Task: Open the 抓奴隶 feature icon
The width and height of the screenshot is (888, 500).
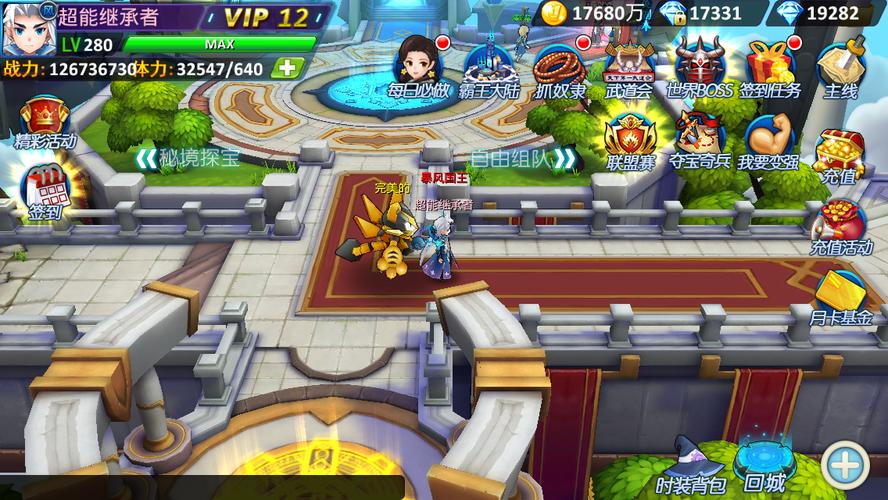Action: pos(560,67)
